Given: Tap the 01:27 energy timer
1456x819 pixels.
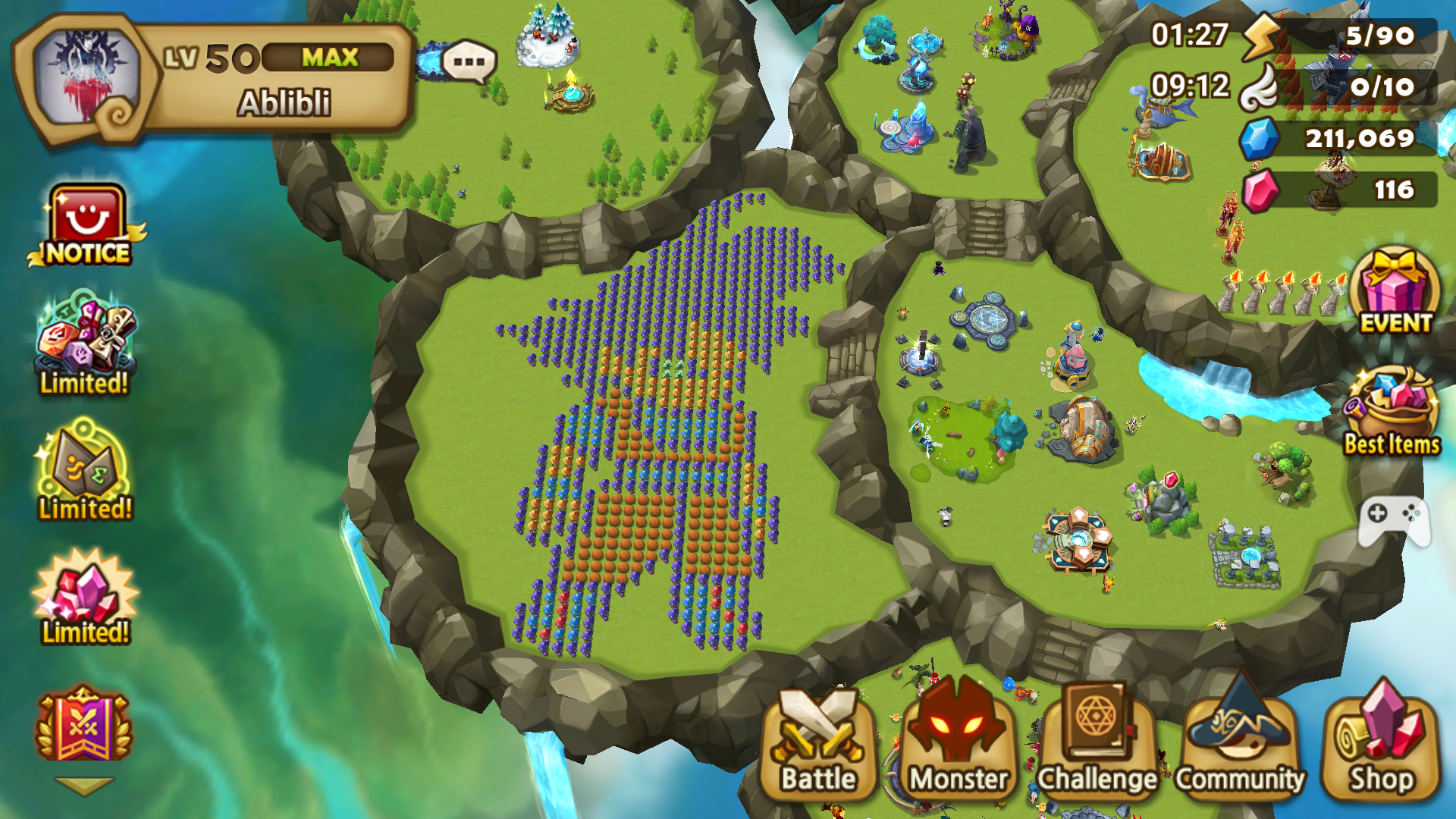Looking at the screenshot, I should (1191, 34).
